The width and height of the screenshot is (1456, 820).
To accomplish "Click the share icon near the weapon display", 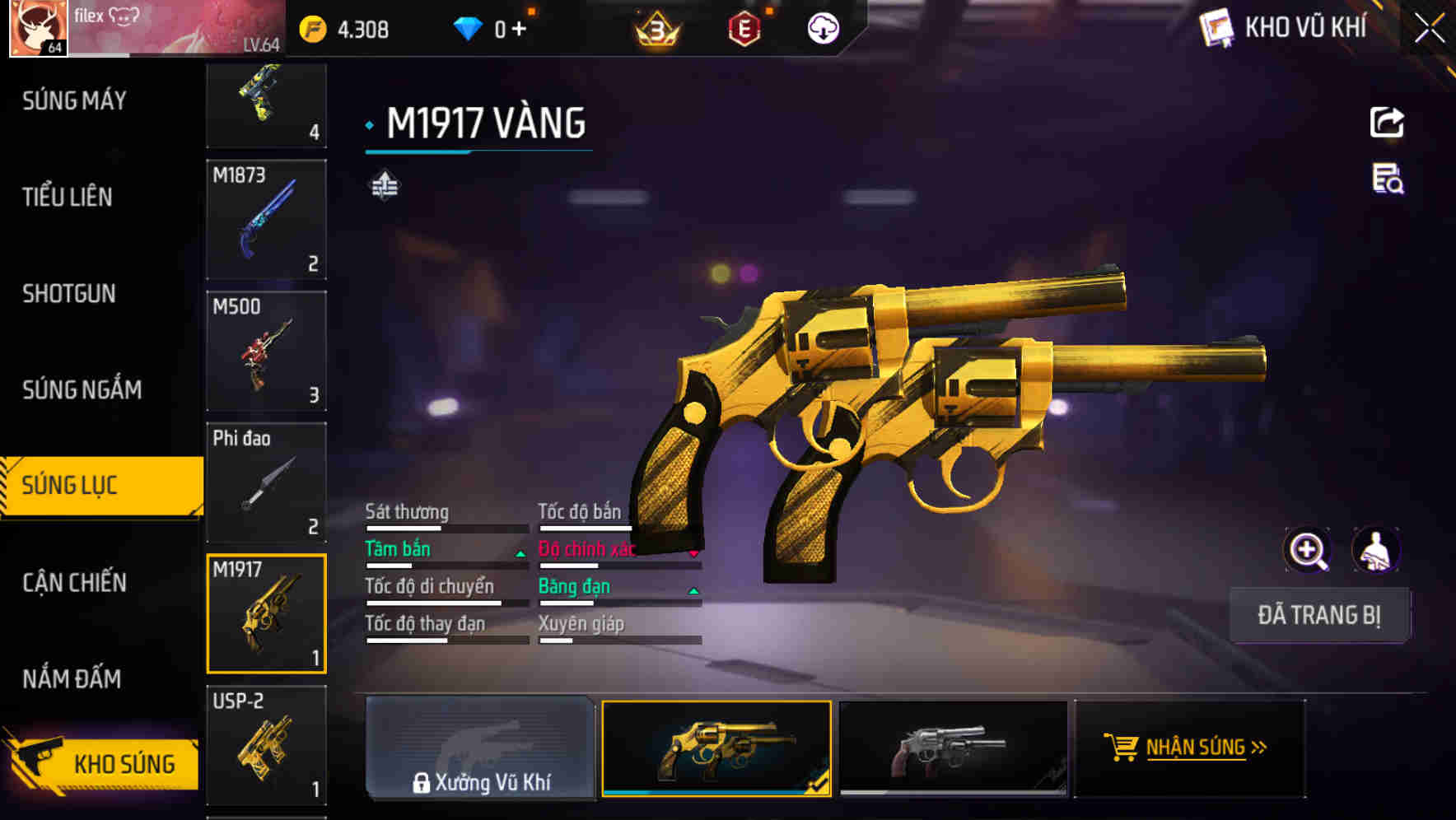I will click(x=1387, y=122).
